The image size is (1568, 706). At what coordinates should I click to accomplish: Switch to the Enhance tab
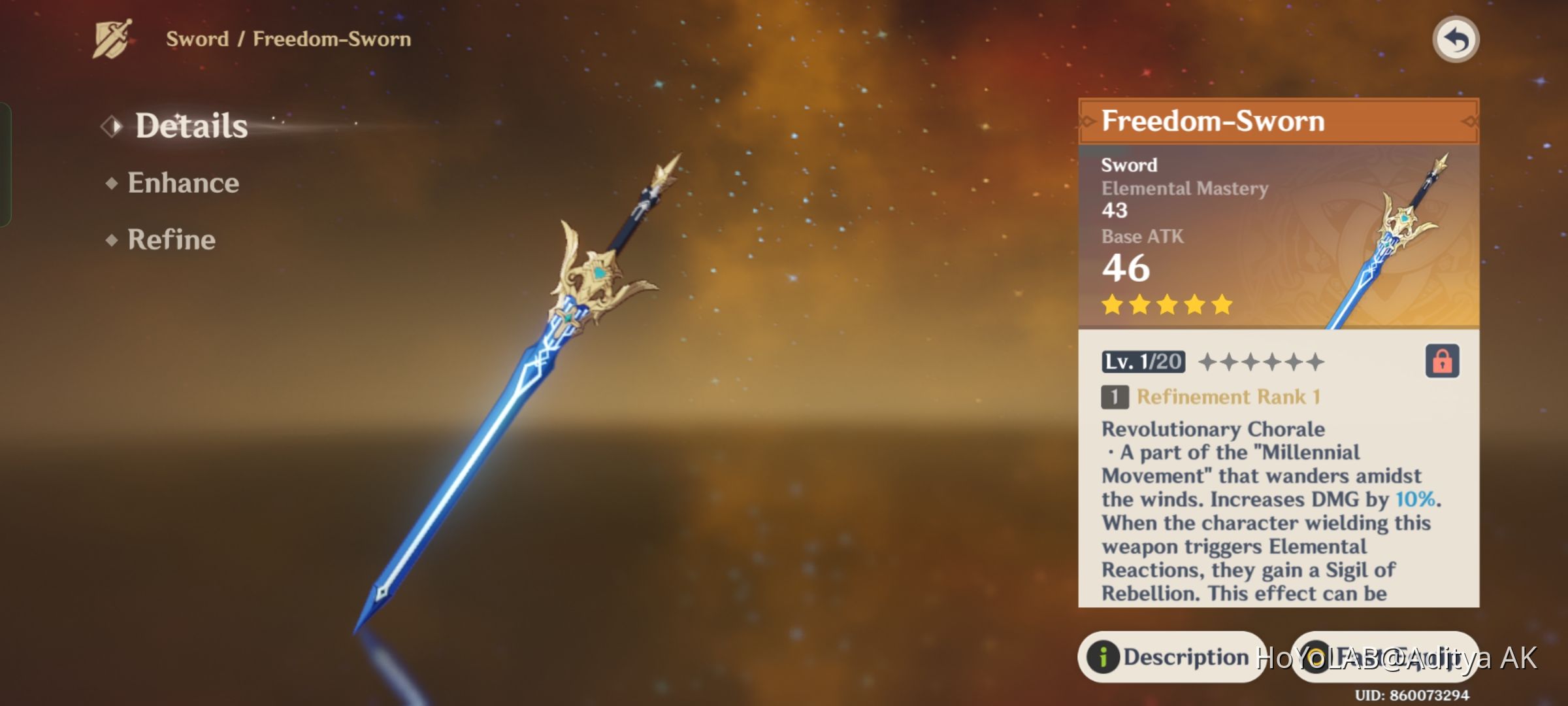[x=183, y=182]
